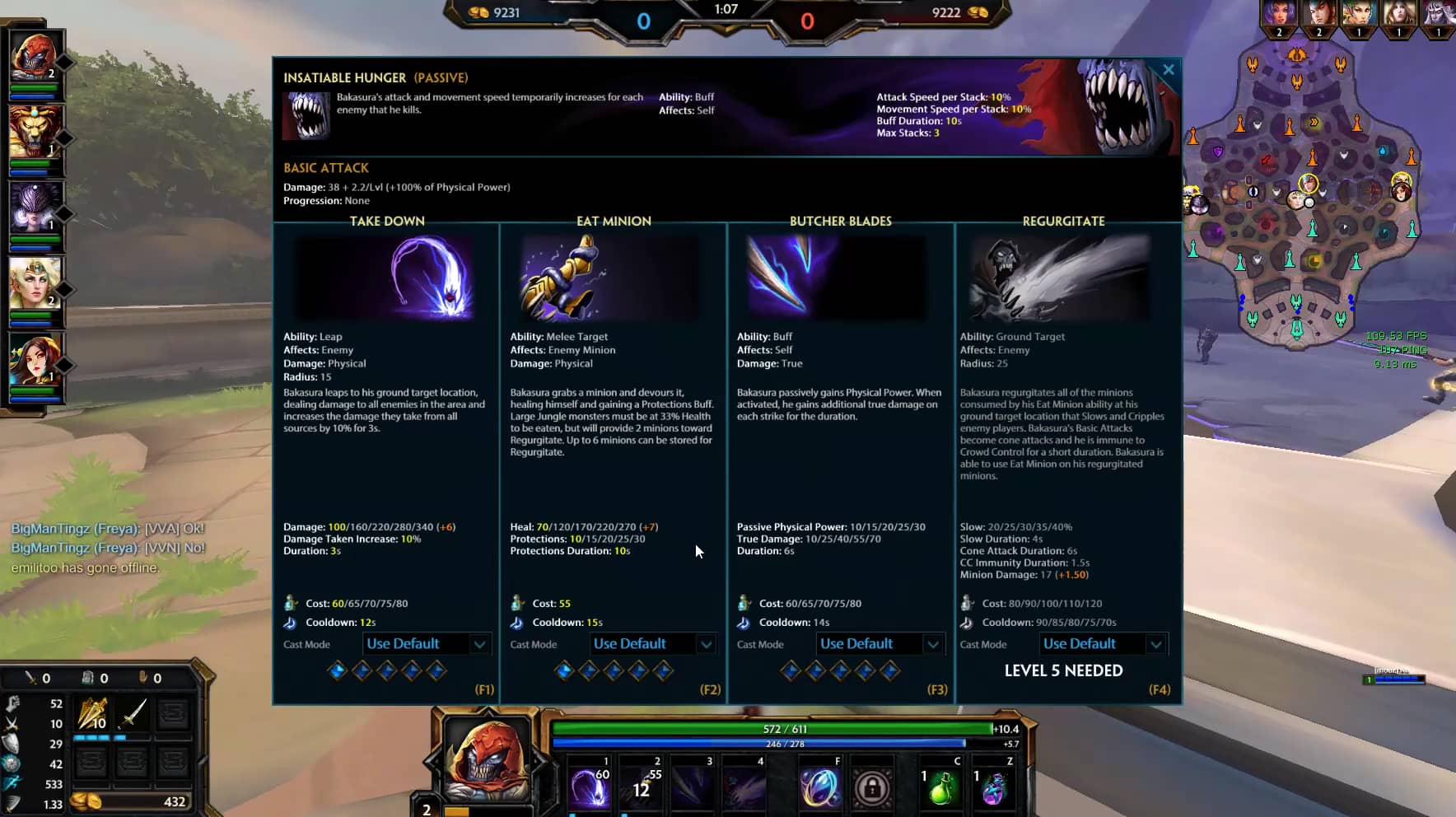Screen dimensions: 1456x817
Task: Activate Take Down in the ability bar
Action: (590, 787)
